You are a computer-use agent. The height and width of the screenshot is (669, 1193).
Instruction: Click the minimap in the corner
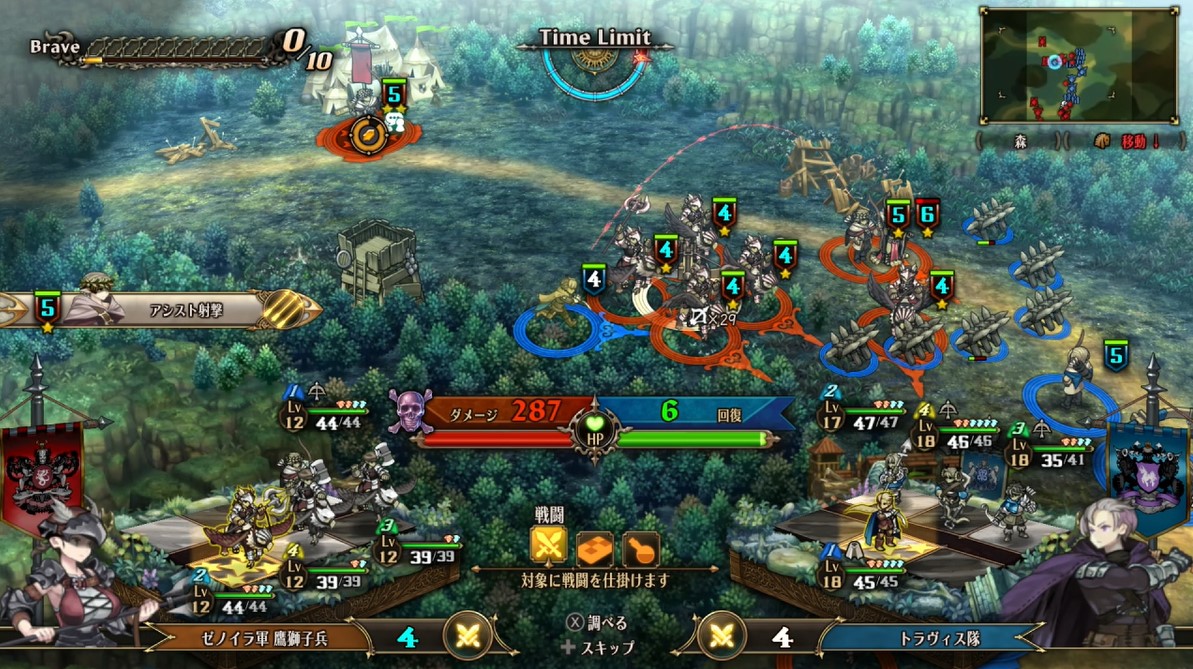pyautogui.click(x=1081, y=65)
